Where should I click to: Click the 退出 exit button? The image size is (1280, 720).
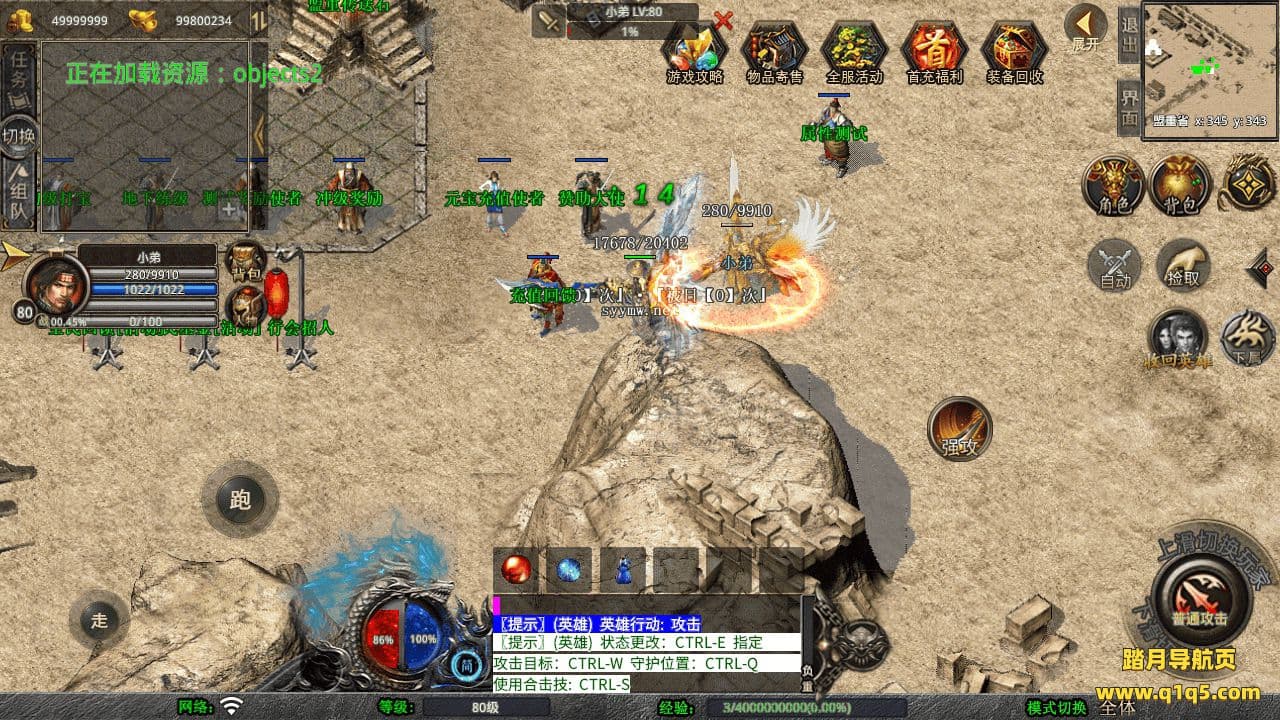pyautogui.click(x=1130, y=35)
